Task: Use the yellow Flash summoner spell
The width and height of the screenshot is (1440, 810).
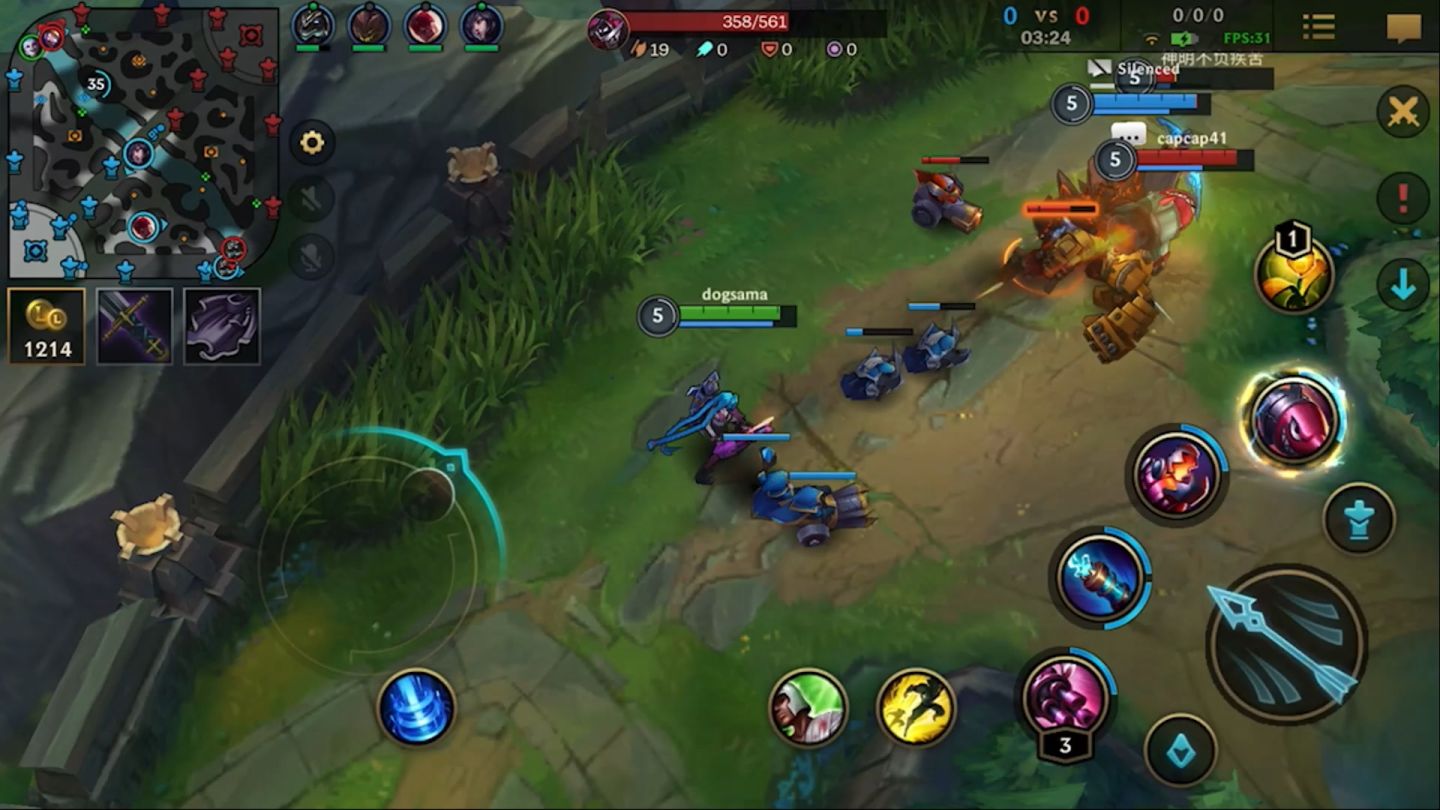Action: coord(916,708)
